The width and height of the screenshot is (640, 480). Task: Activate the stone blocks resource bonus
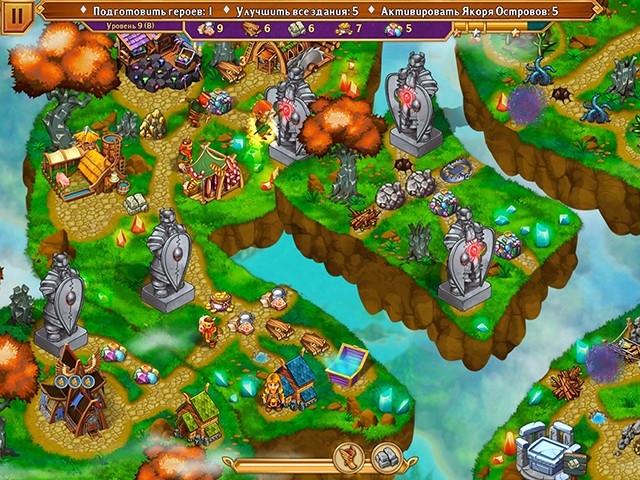[386, 459]
